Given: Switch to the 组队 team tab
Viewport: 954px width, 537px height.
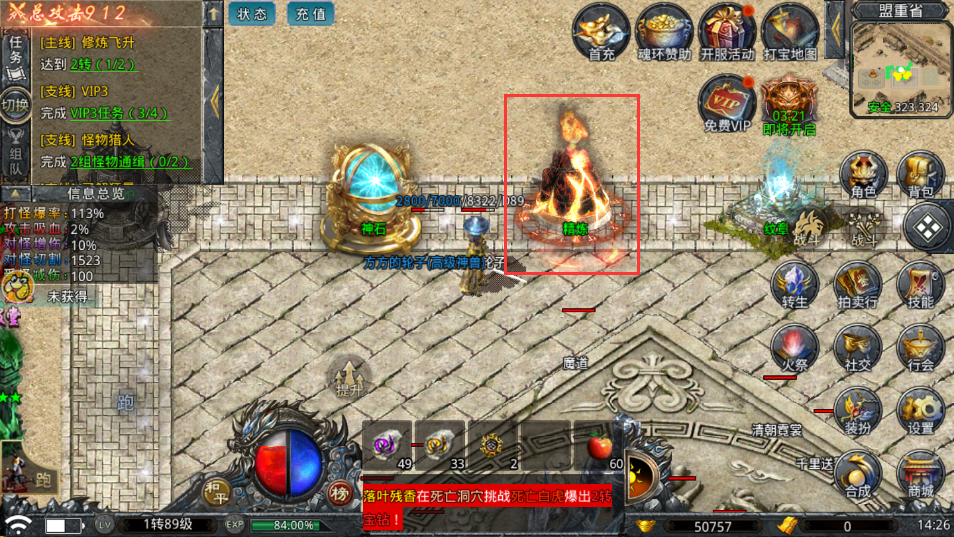Looking at the screenshot, I should 16,158.
